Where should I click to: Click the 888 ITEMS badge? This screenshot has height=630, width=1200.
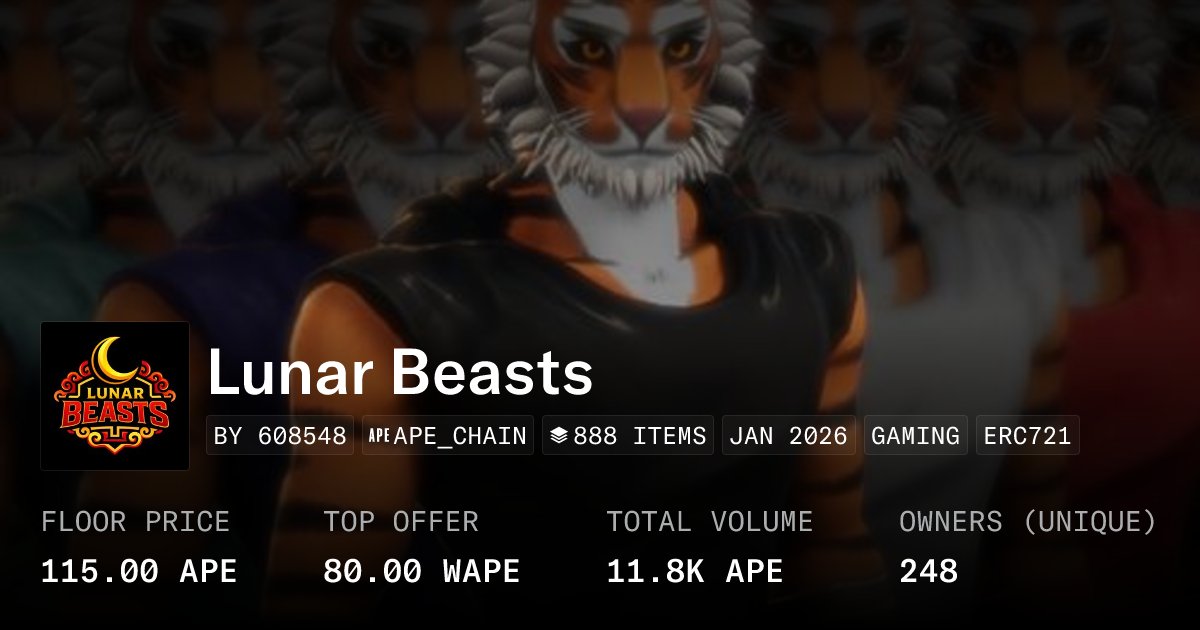pos(628,436)
